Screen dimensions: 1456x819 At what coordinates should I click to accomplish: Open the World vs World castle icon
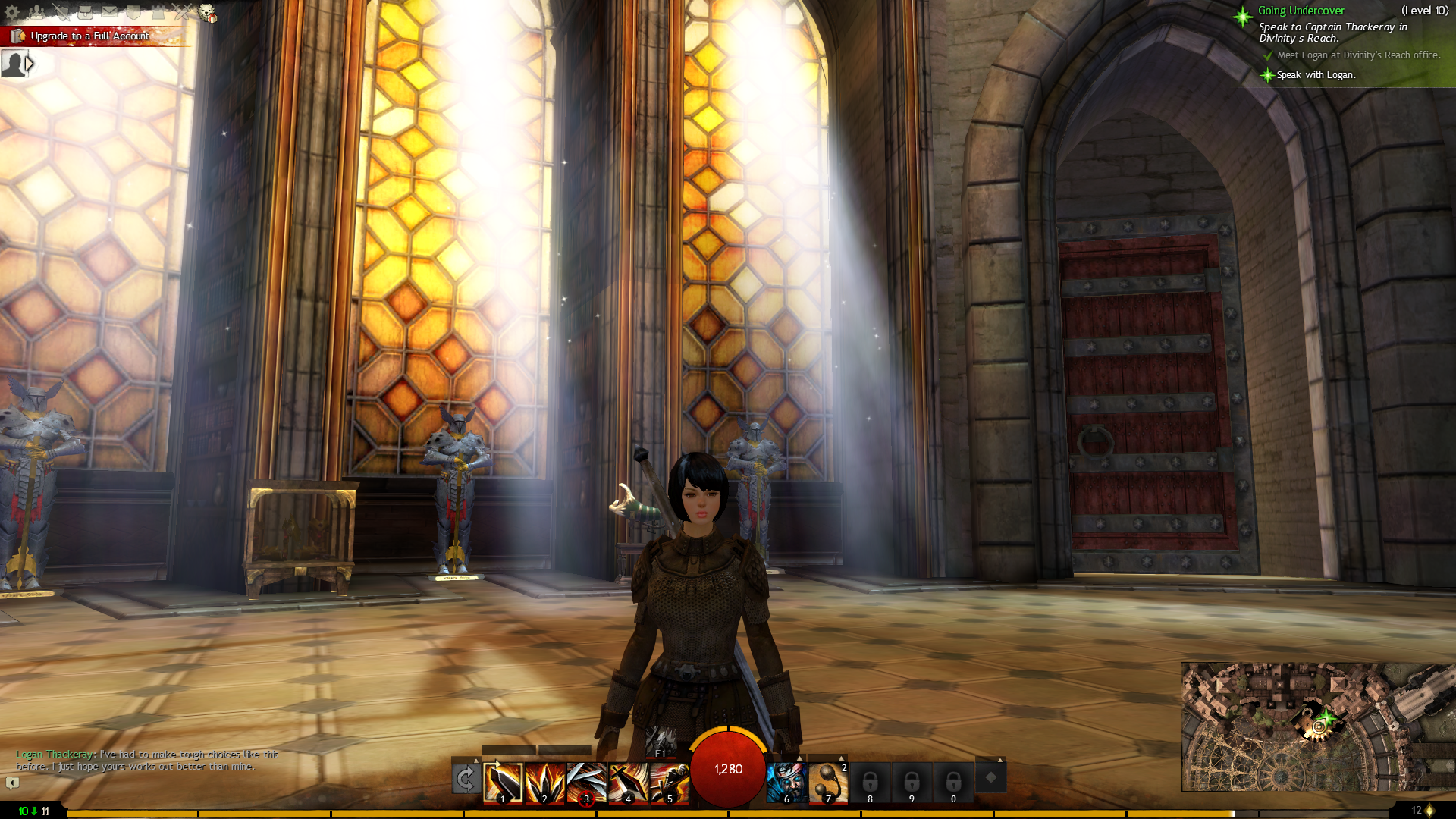(x=158, y=12)
